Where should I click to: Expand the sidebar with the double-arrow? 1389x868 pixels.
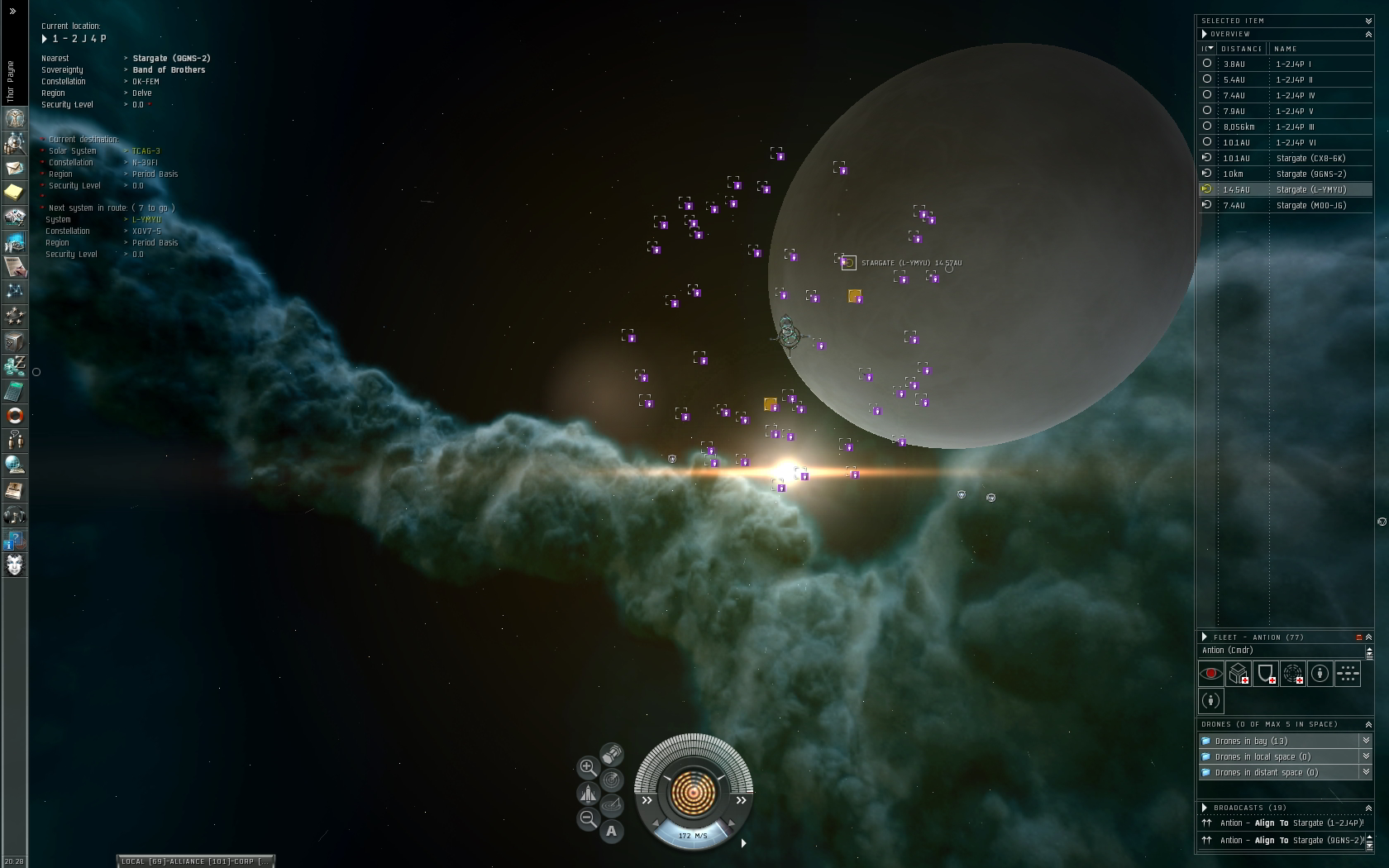(x=12, y=11)
